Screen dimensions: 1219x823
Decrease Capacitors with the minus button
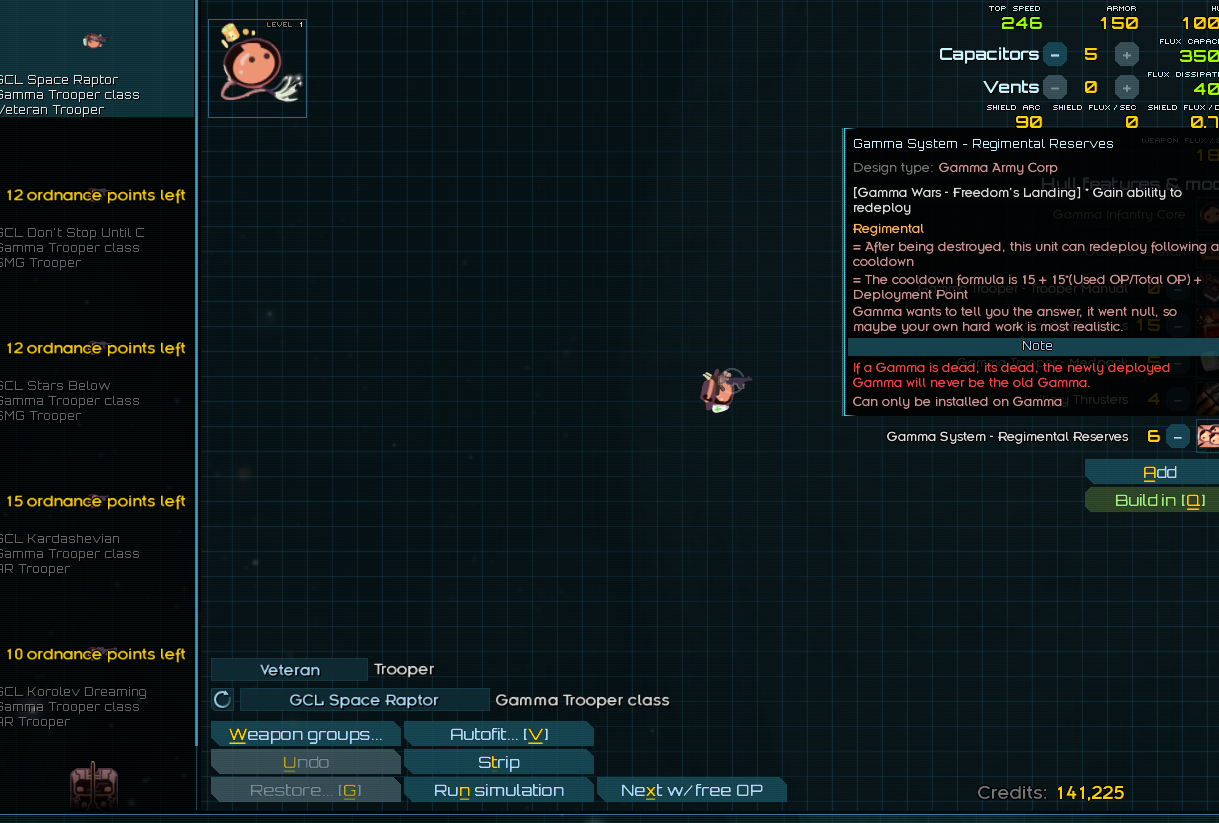click(x=1054, y=55)
